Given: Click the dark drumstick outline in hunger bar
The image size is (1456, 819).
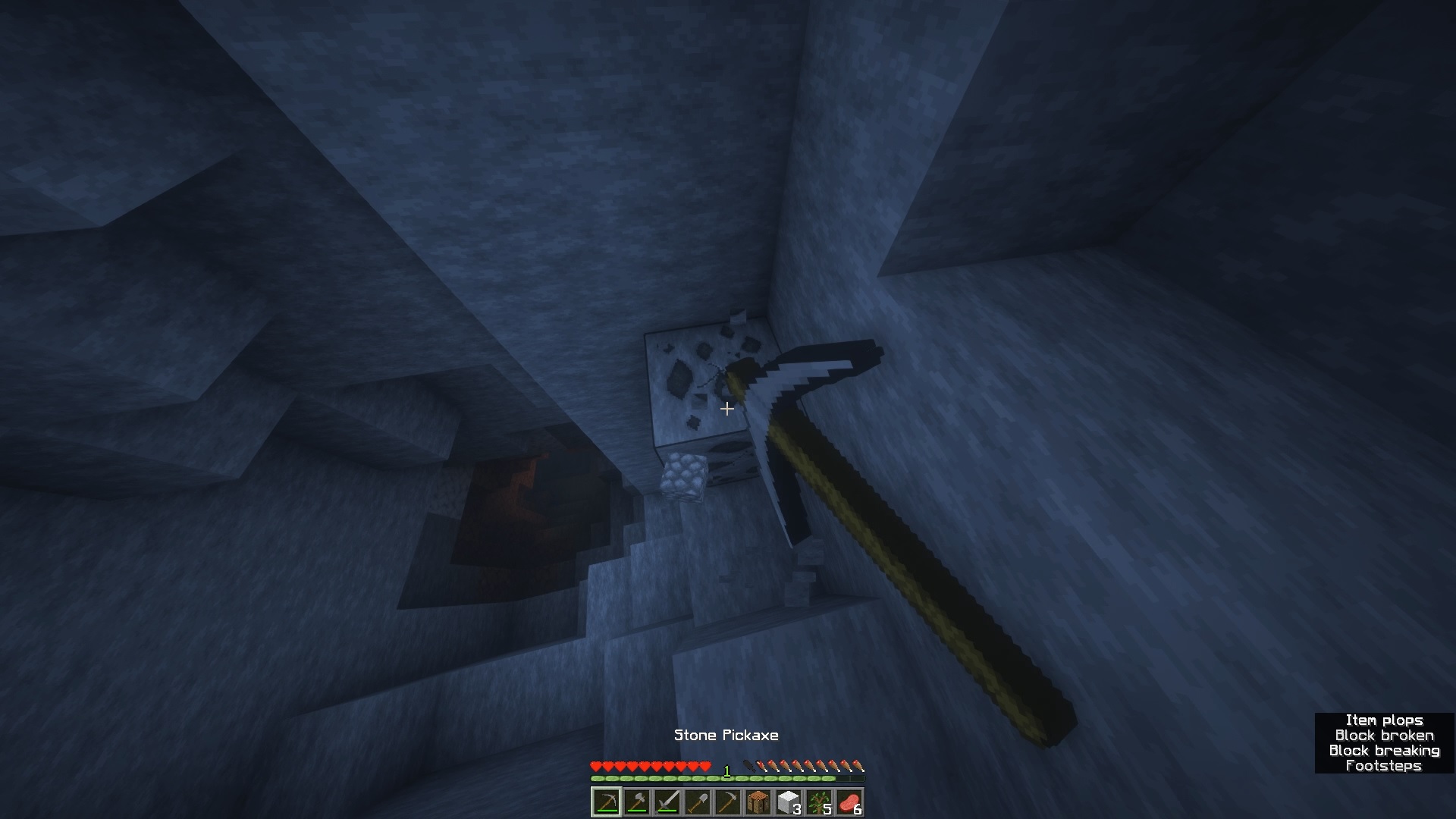Looking at the screenshot, I should 750,766.
